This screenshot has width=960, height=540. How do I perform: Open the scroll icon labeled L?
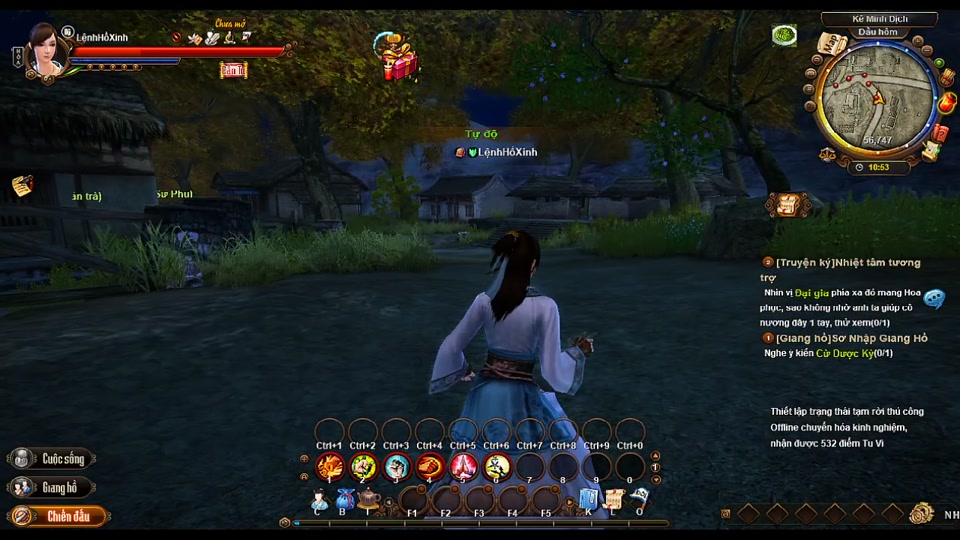coord(613,498)
